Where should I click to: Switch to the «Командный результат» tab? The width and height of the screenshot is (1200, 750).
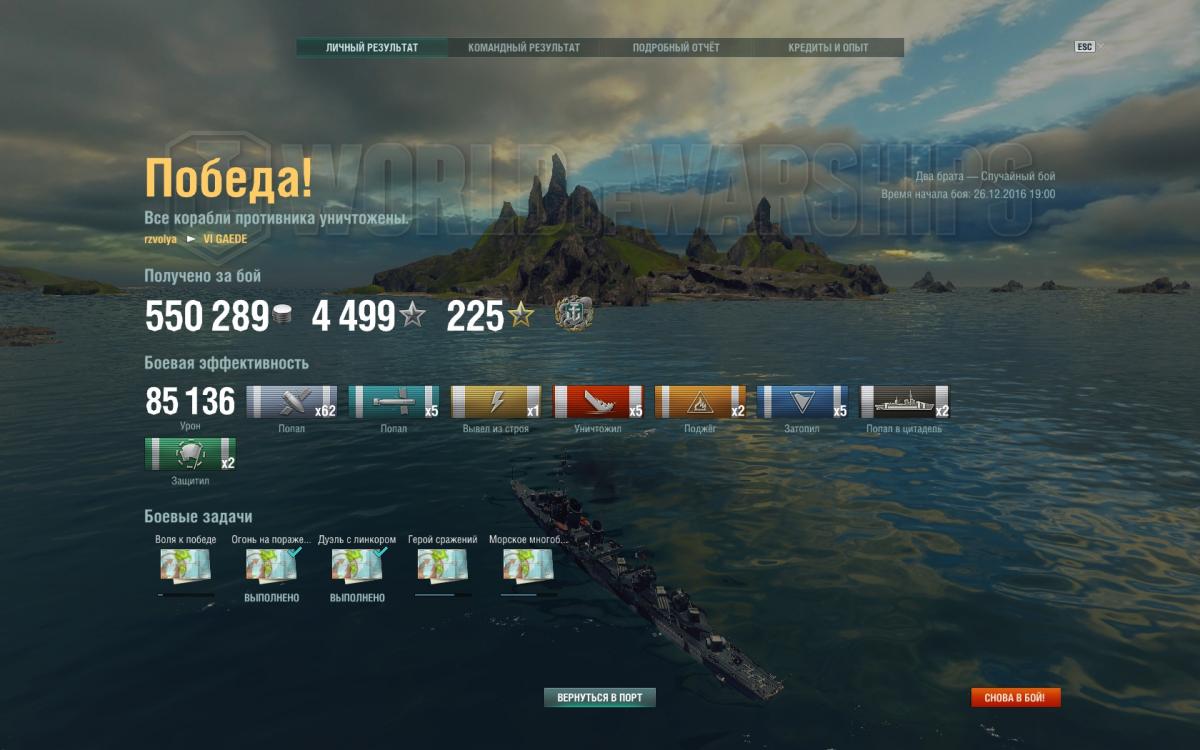click(x=524, y=48)
